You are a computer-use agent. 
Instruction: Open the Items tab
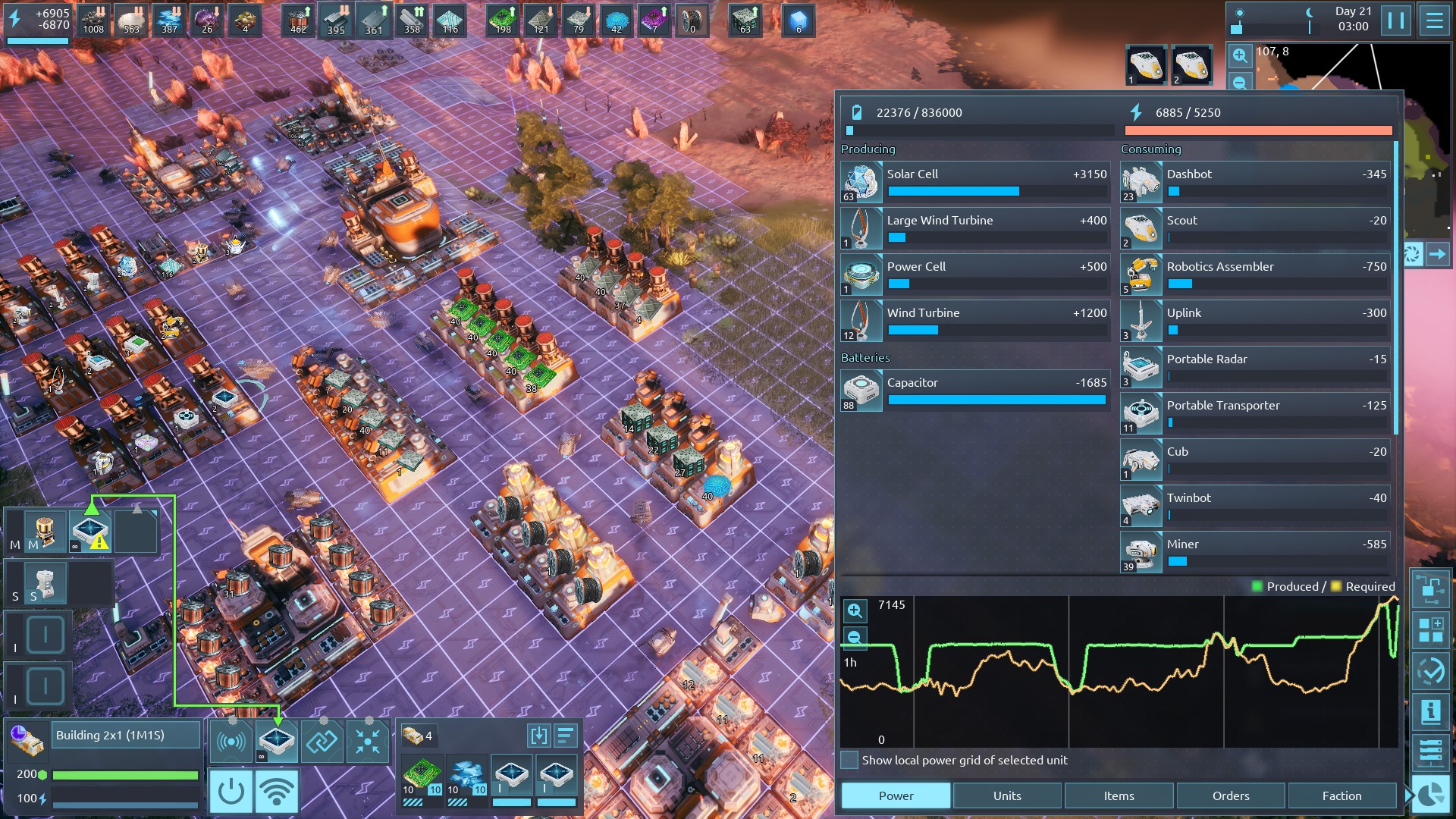[1119, 795]
